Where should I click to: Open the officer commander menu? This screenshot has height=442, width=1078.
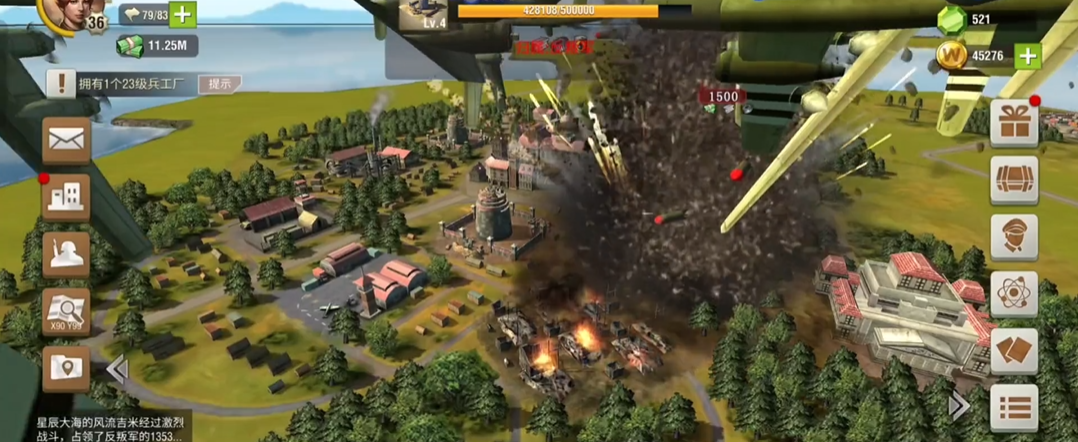pos(1013,237)
